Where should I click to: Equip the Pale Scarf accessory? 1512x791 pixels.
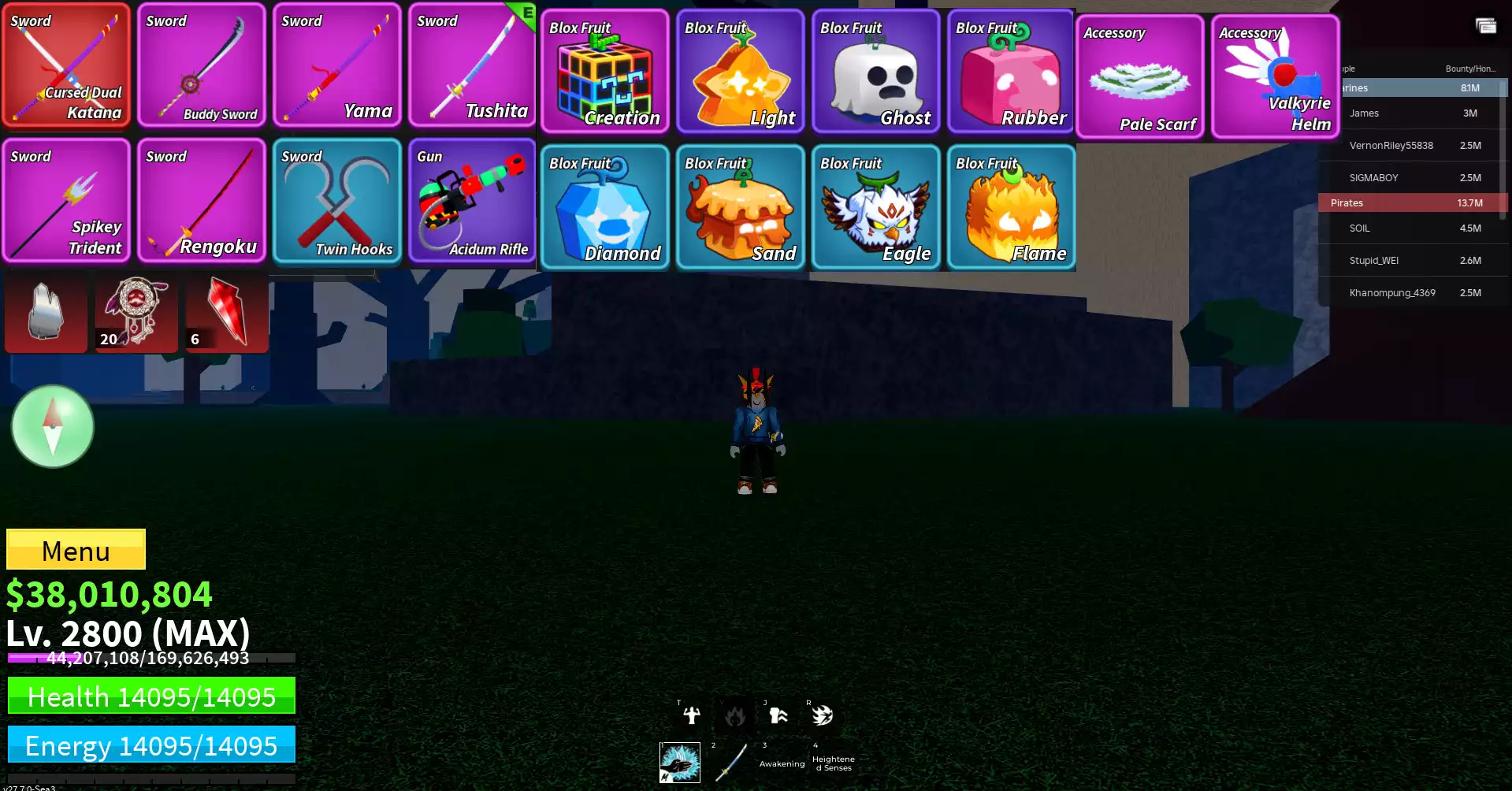click(x=1139, y=75)
